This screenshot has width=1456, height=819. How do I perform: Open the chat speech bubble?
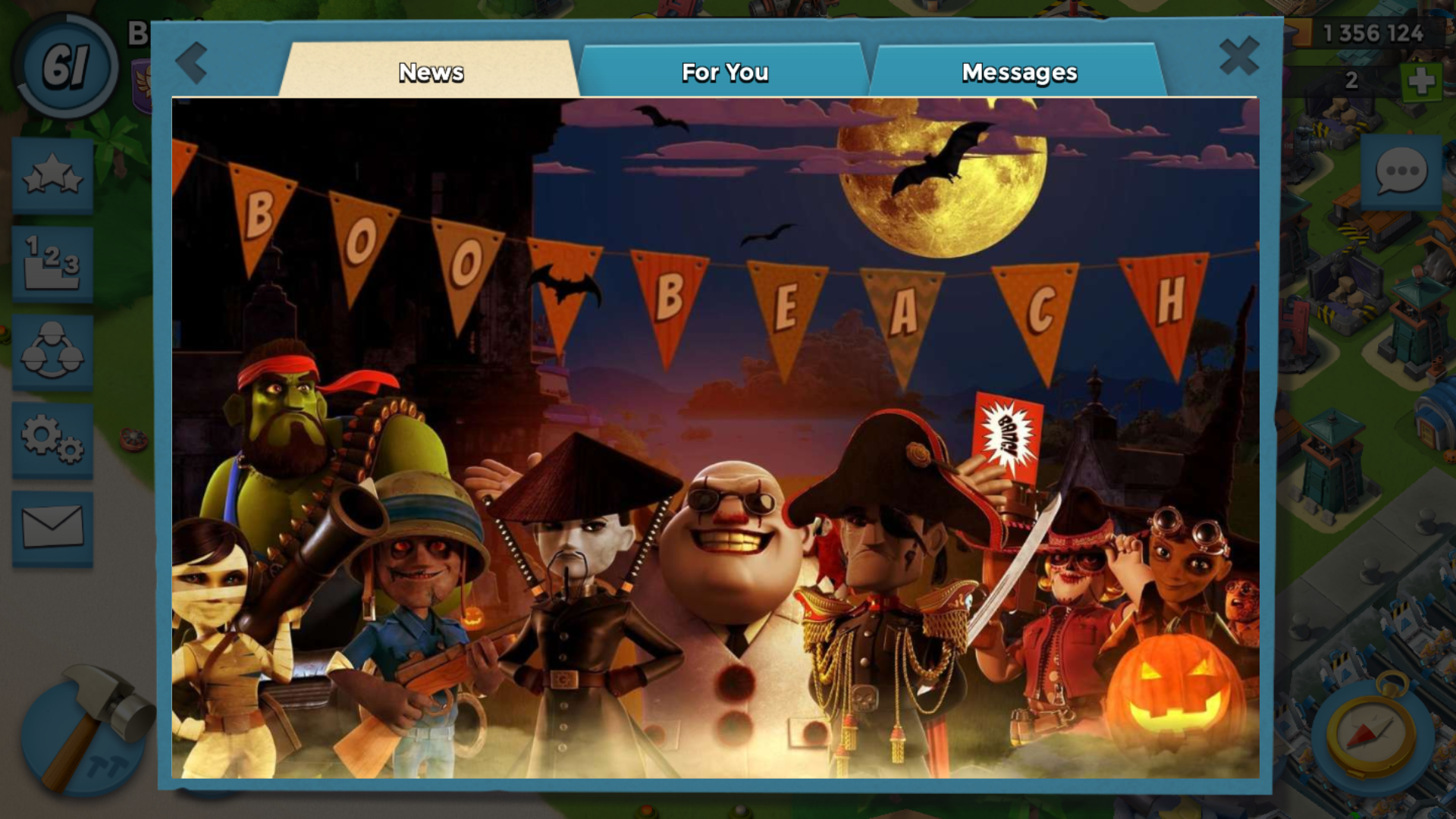coord(1401,172)
